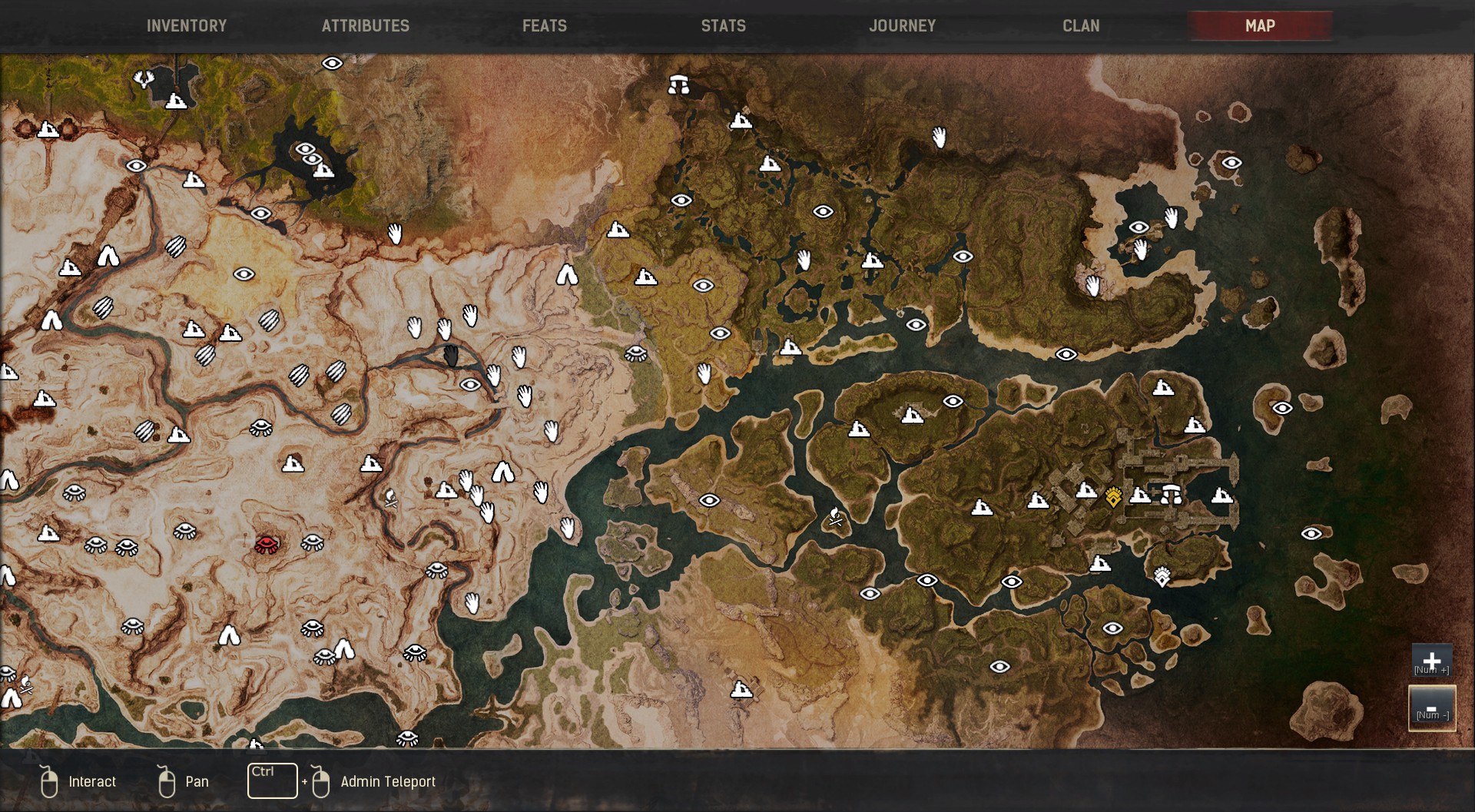Select the red eye marker on the map
1475x812 pixels.
coord(267,545)
